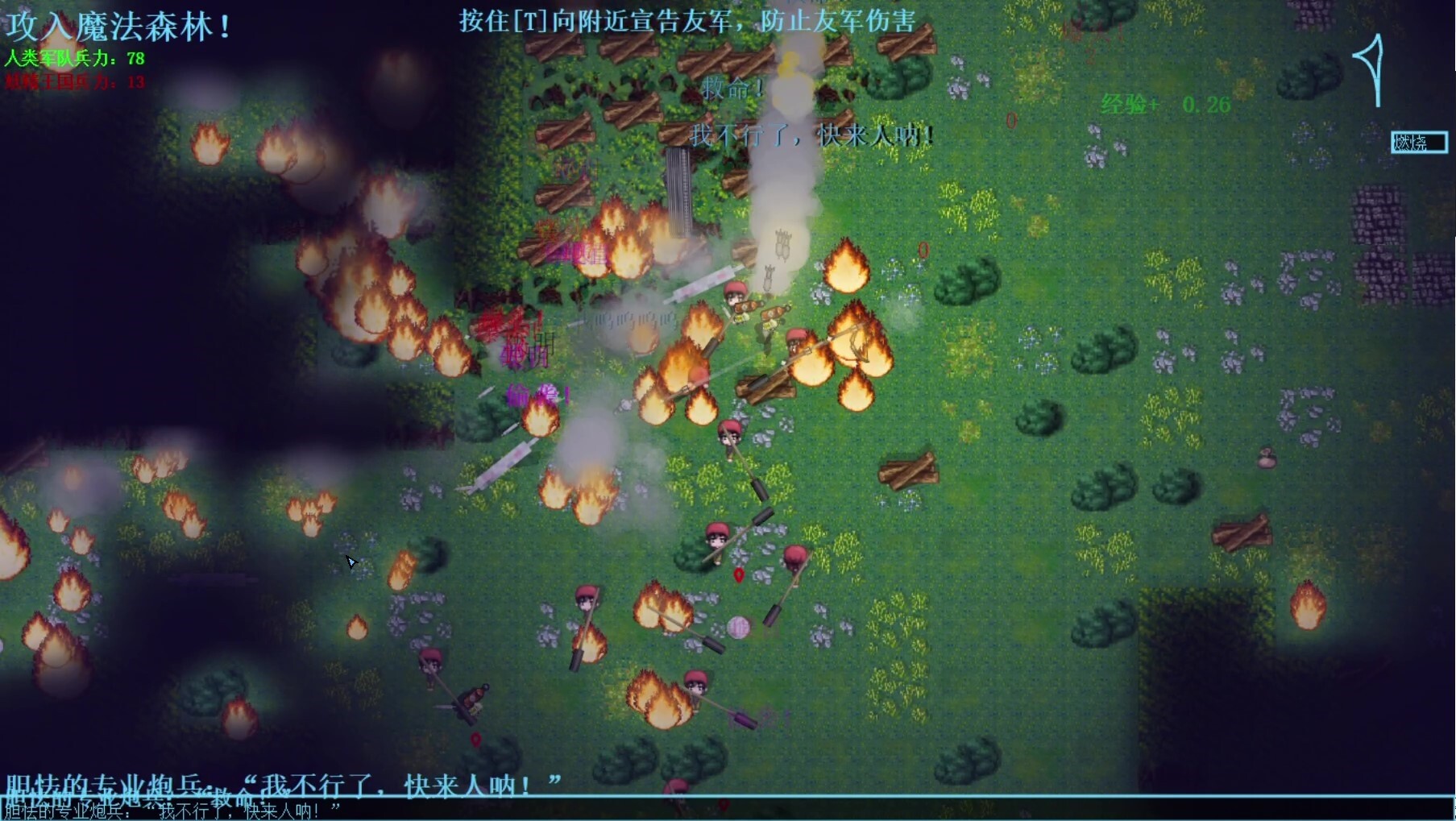Click the 妖精王国兵力：13 enemy counter
The image size is (1456, 821).
point(74,82)
